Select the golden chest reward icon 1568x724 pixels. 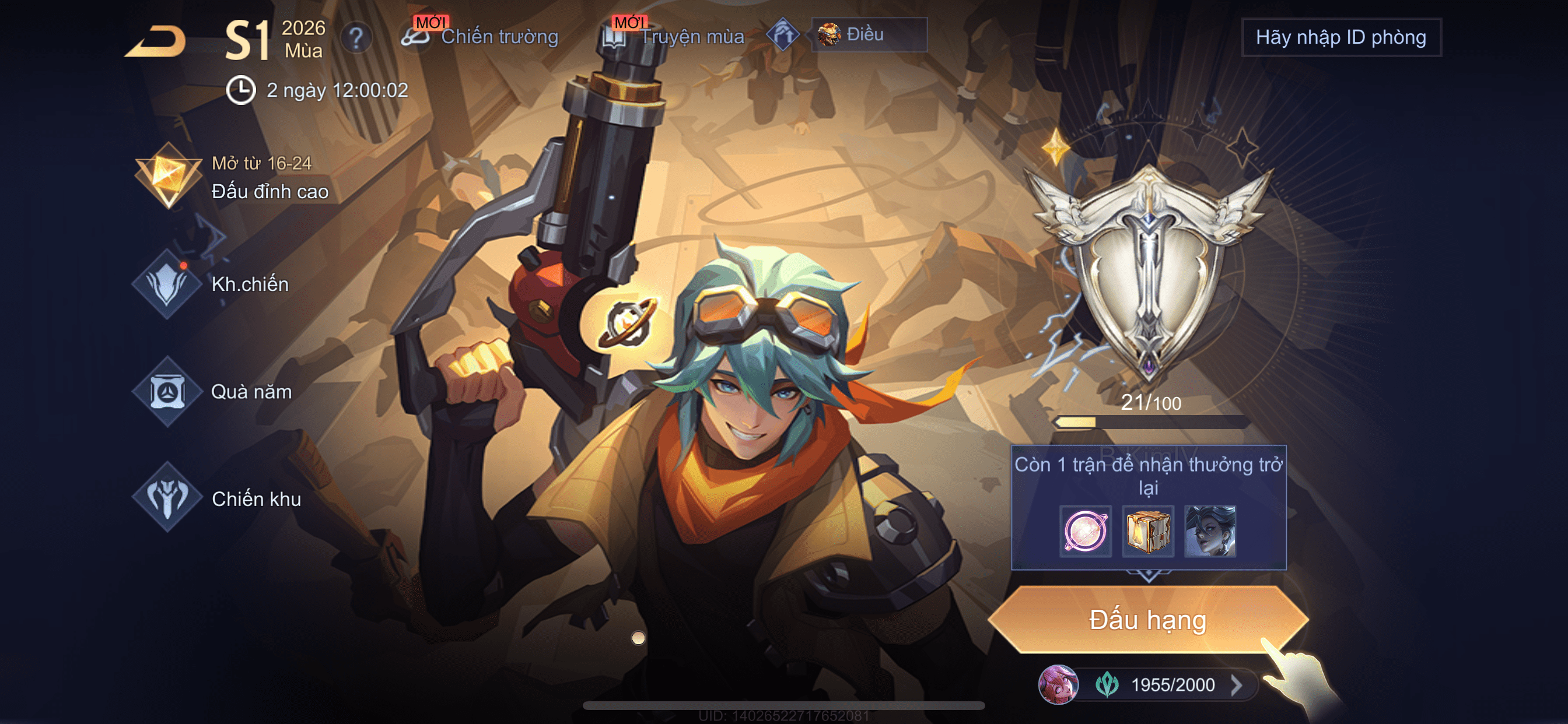pyautogui.click(x=1147, y=531)
